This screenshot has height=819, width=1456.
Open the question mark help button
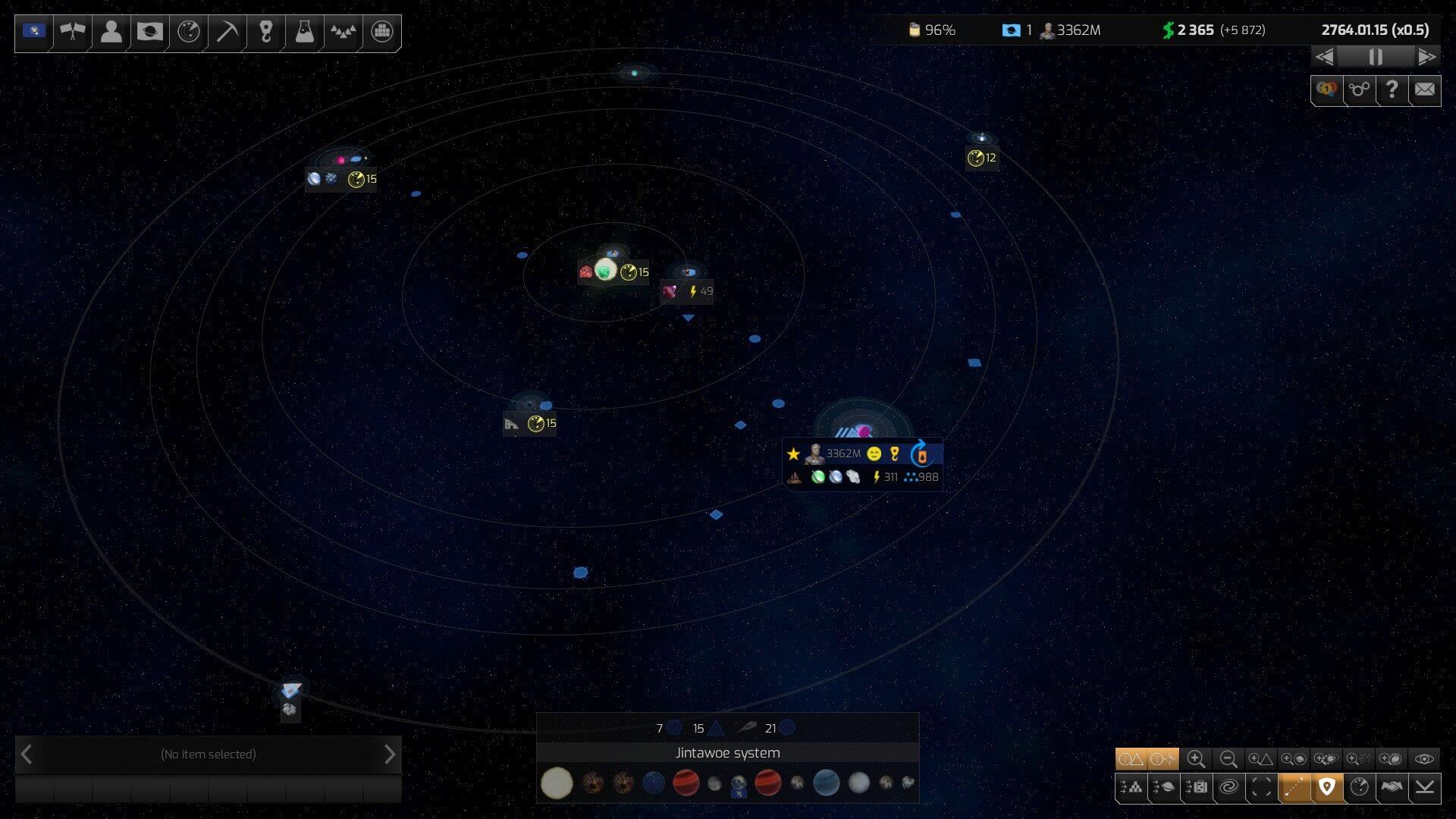[1392, 90]
